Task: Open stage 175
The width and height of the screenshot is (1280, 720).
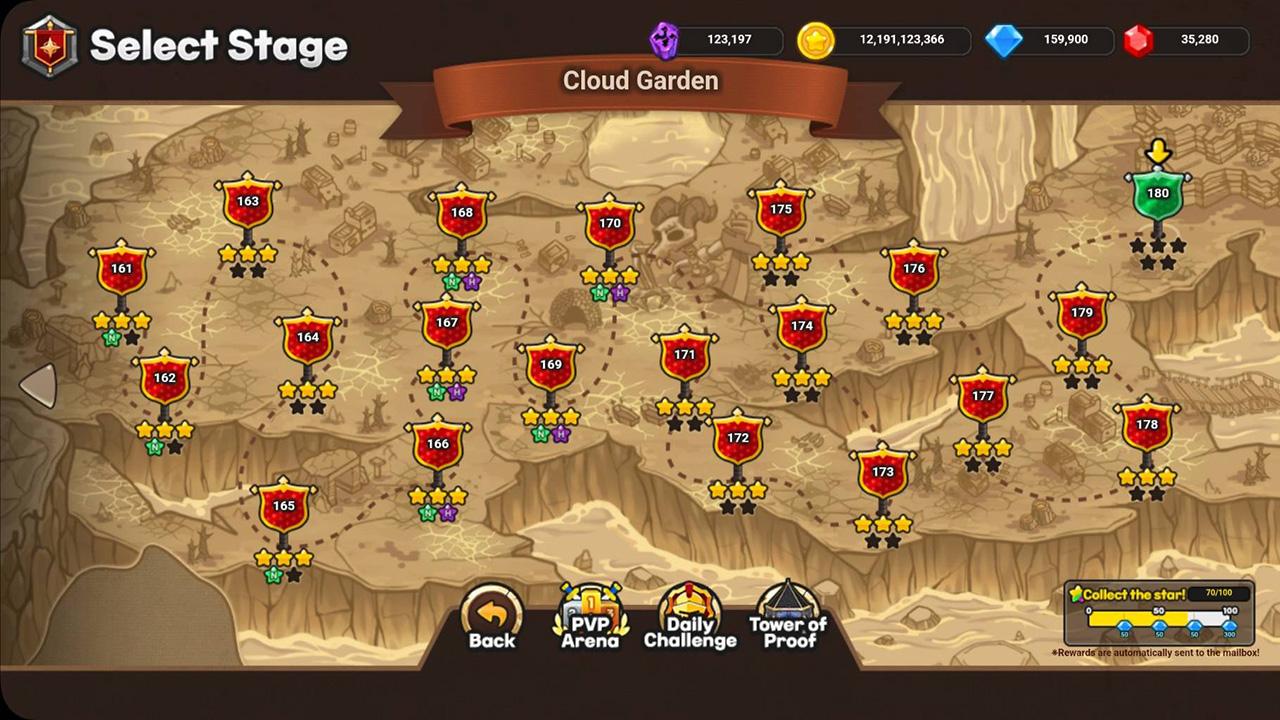Action: pyautogui.click(x=781, y=212)
